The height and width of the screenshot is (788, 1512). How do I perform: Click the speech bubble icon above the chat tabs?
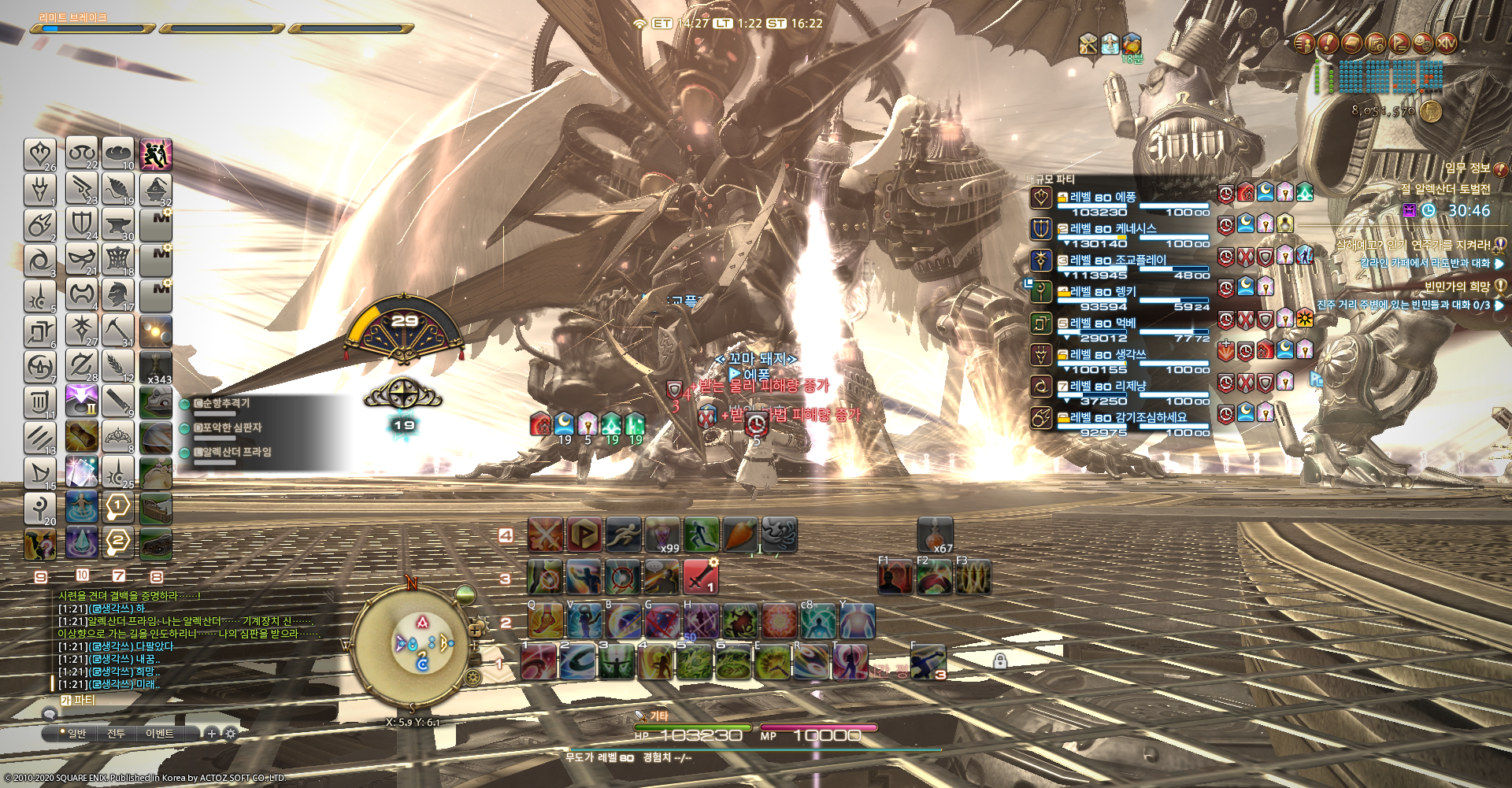(50, 715)
